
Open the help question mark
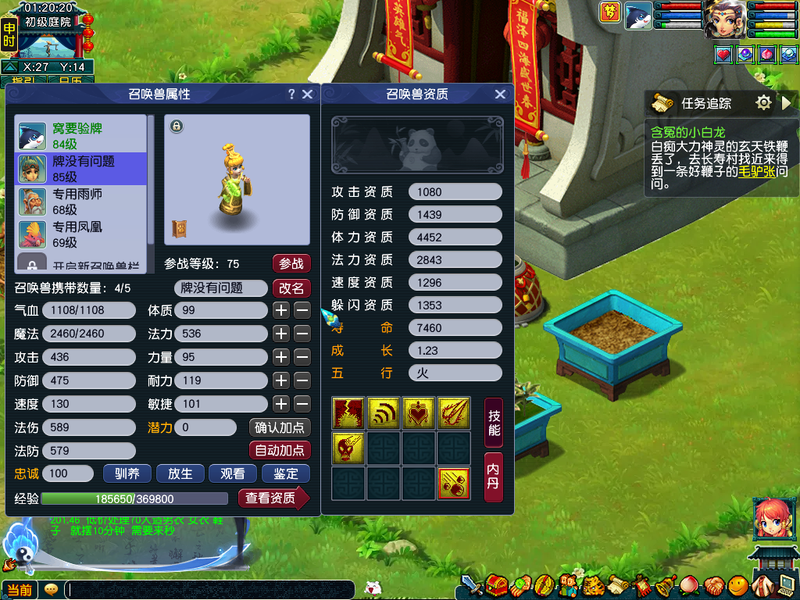(x=291, y=94)
